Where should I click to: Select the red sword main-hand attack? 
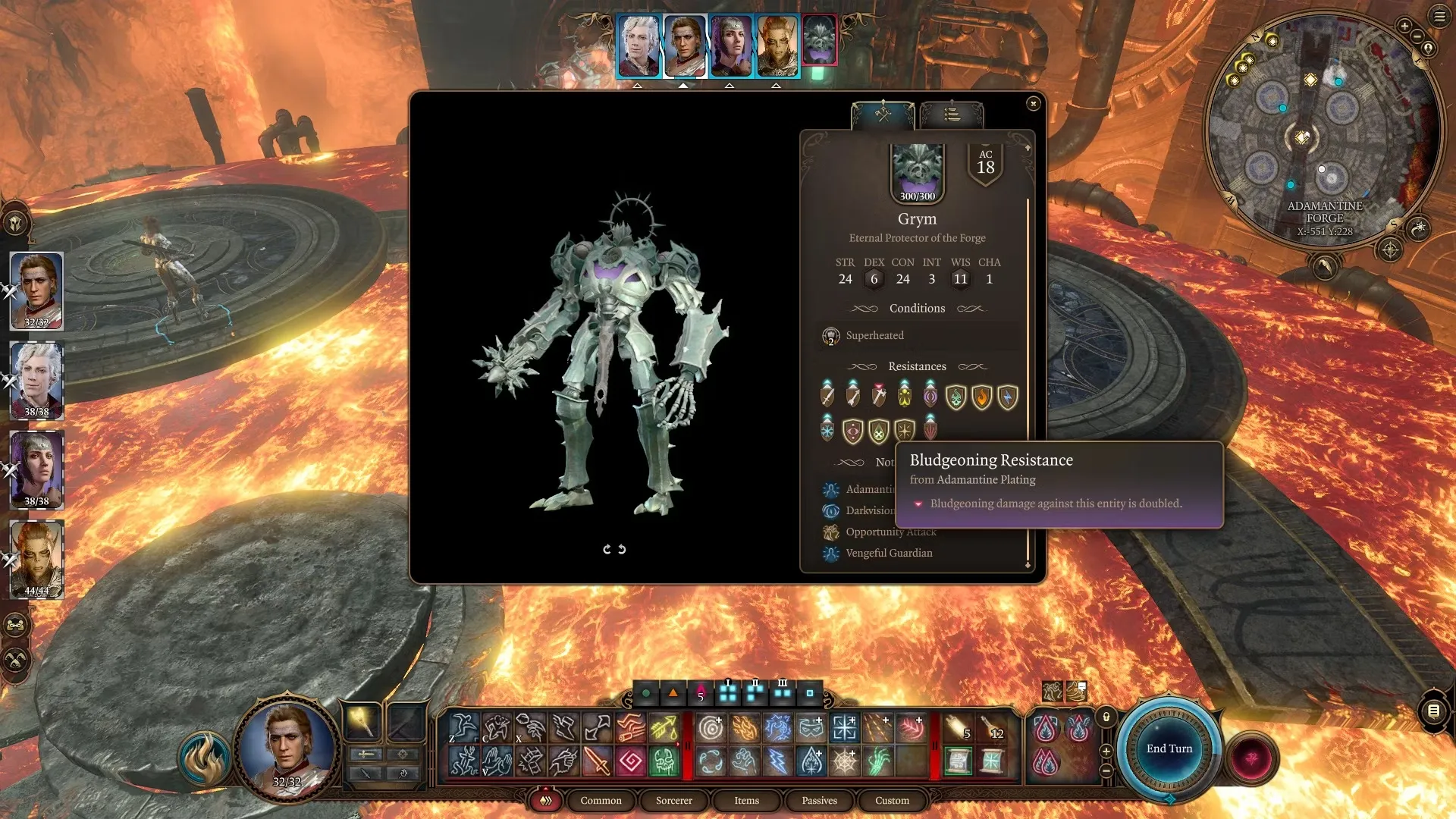[597, 761]
